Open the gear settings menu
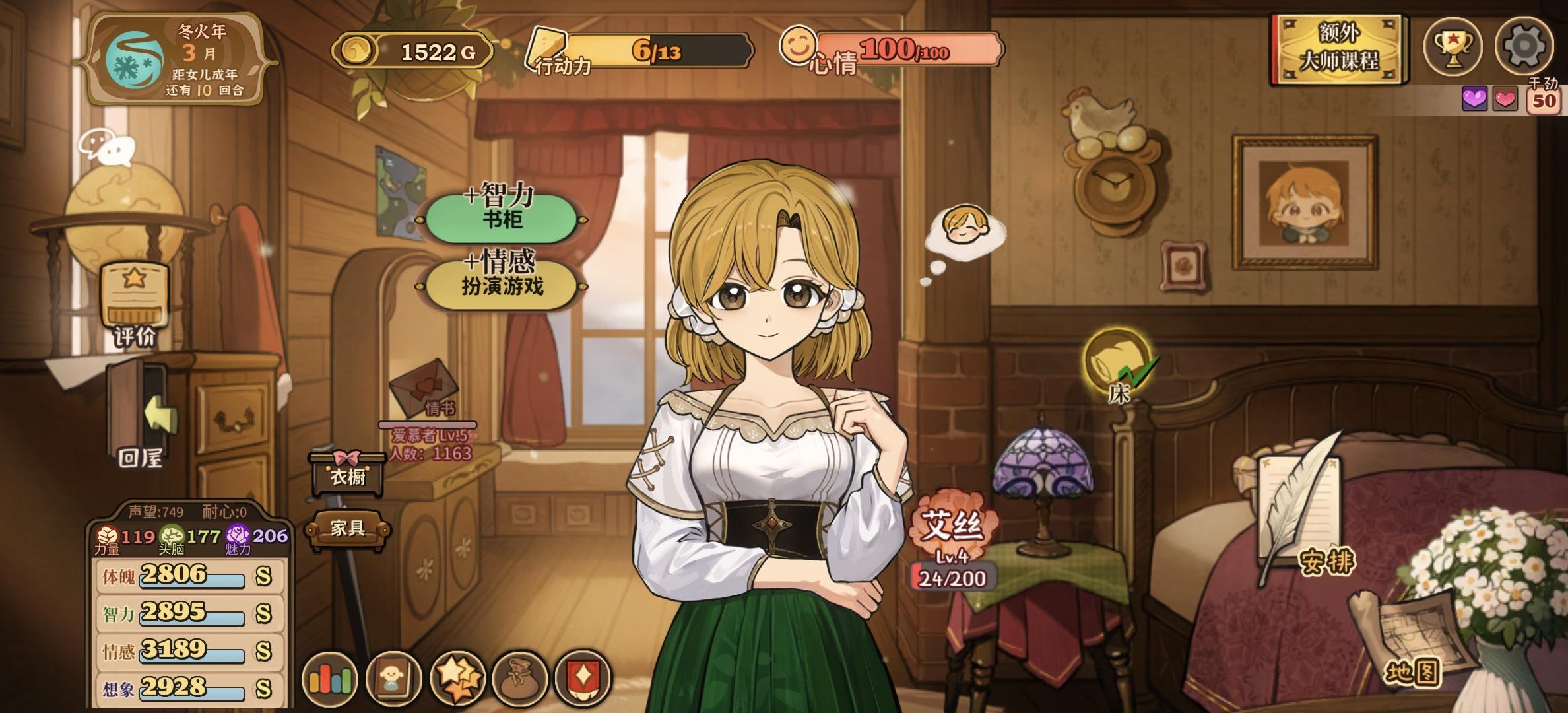 coord(1524,46)
